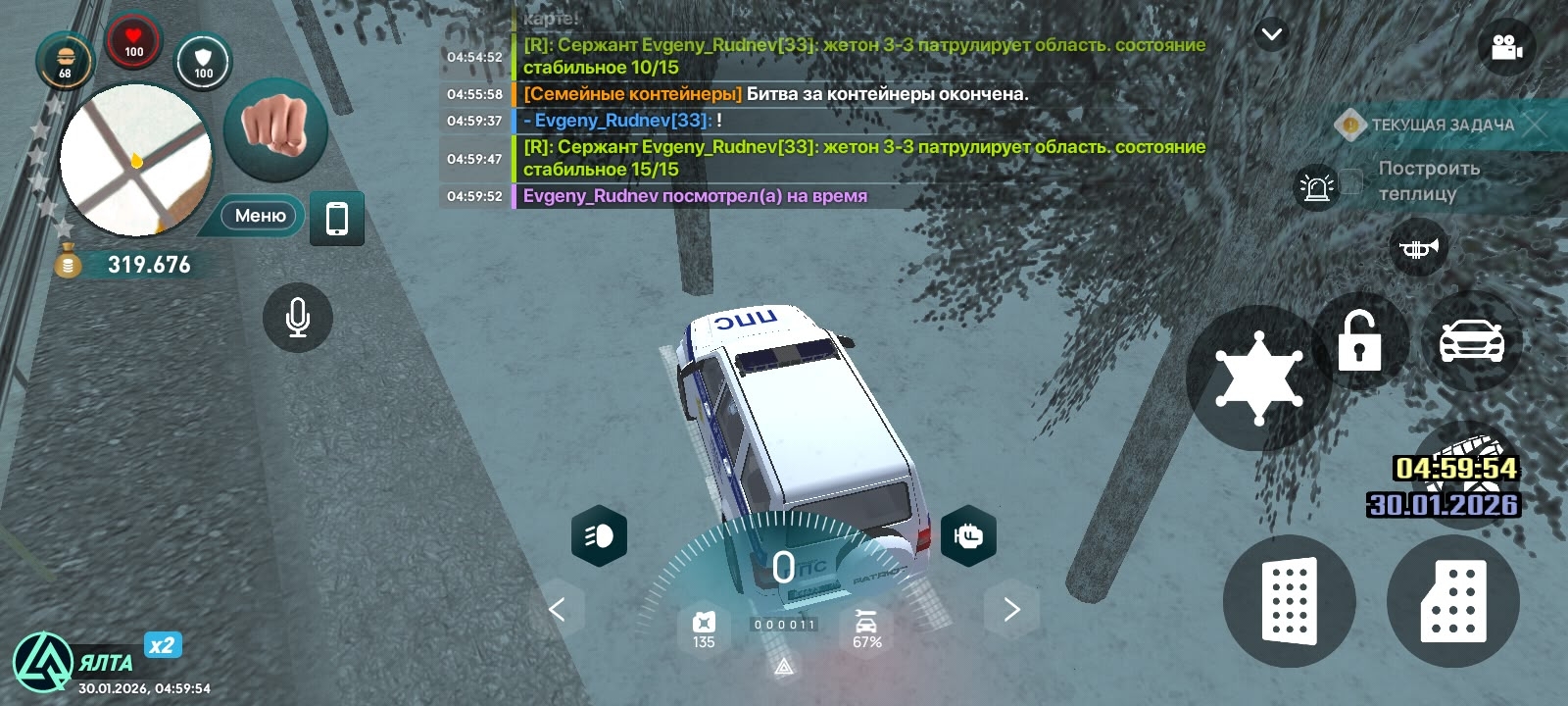Screen dimensions: 1568x706
Task: Open the smartphone icon
Action: [x=336, y=218]
